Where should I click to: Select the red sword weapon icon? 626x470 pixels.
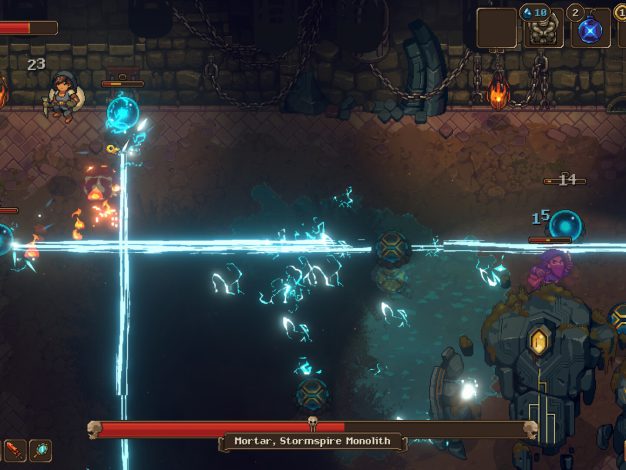pos(14,450)
